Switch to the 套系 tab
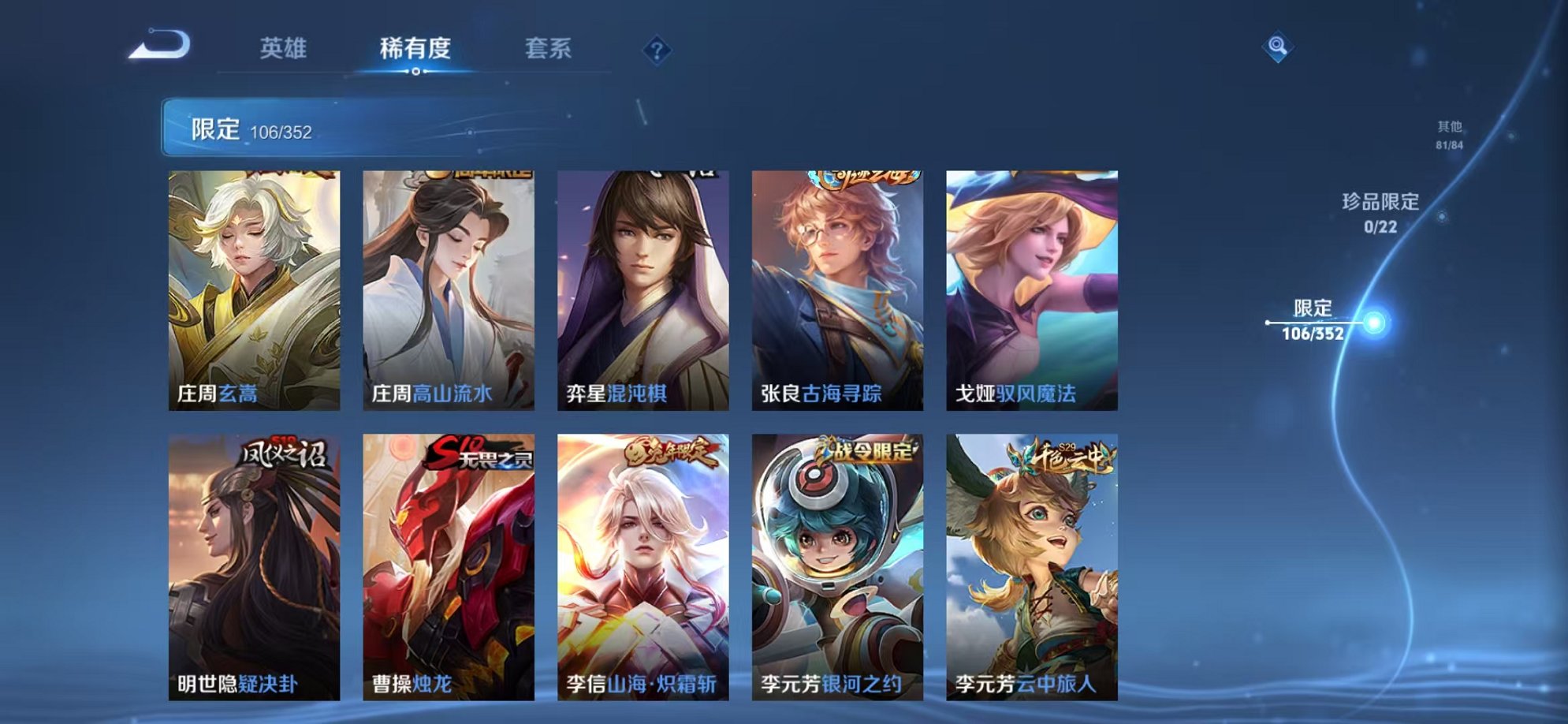 tap(549, 47)
